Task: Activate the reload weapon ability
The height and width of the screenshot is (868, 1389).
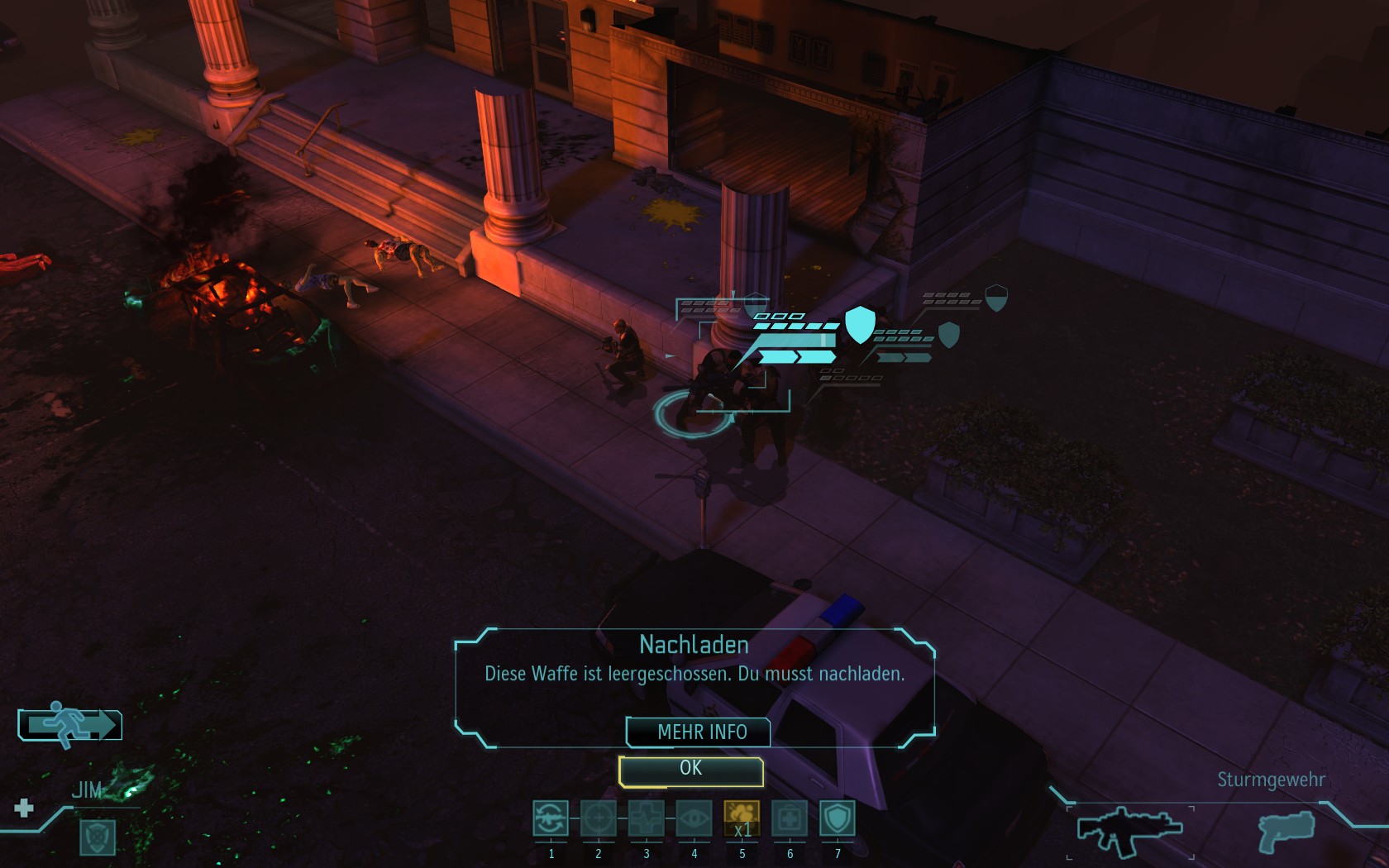Action: pos(551,818)
